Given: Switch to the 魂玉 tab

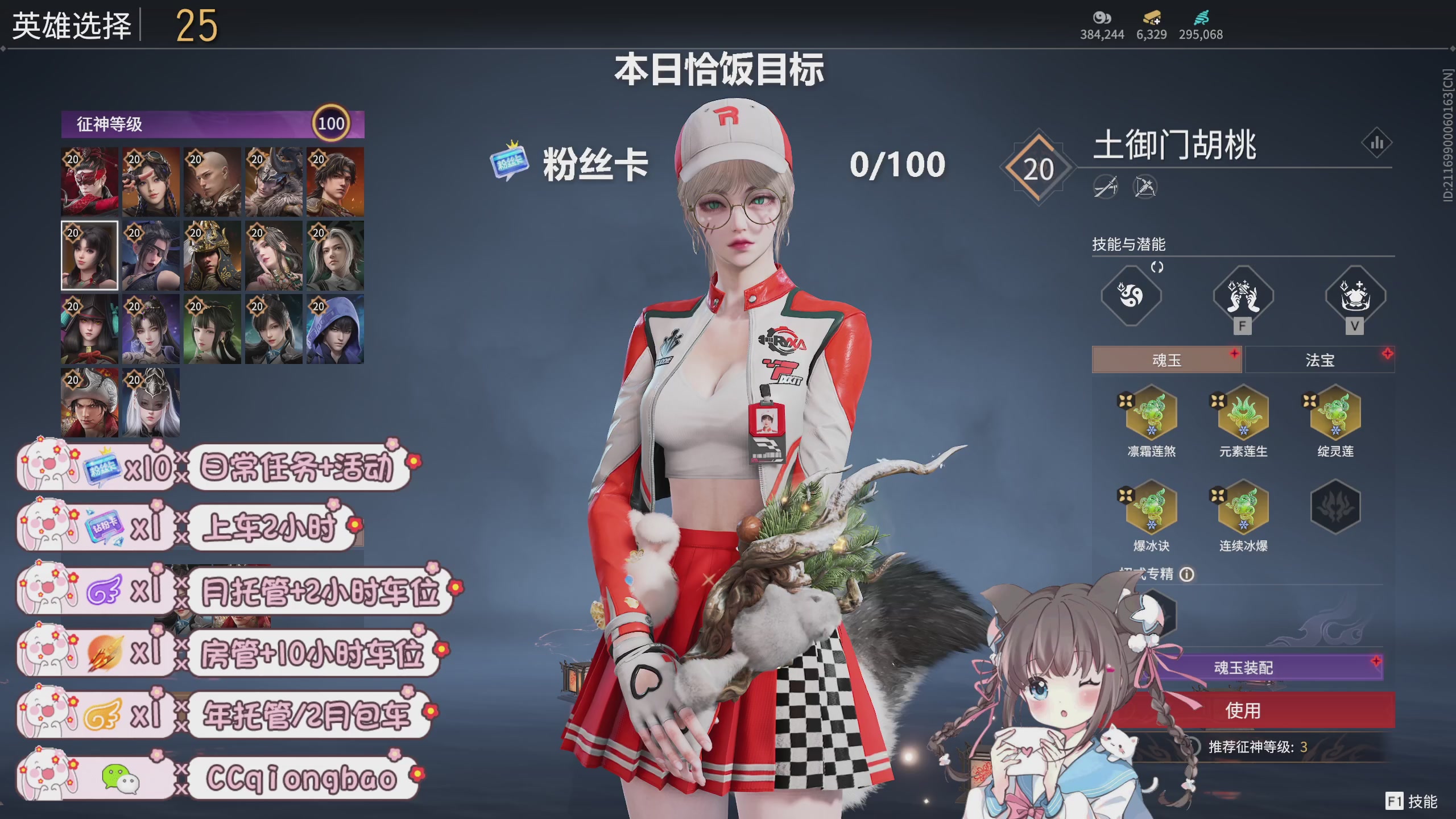Looking at the screenshot, I should (1166, 359).
